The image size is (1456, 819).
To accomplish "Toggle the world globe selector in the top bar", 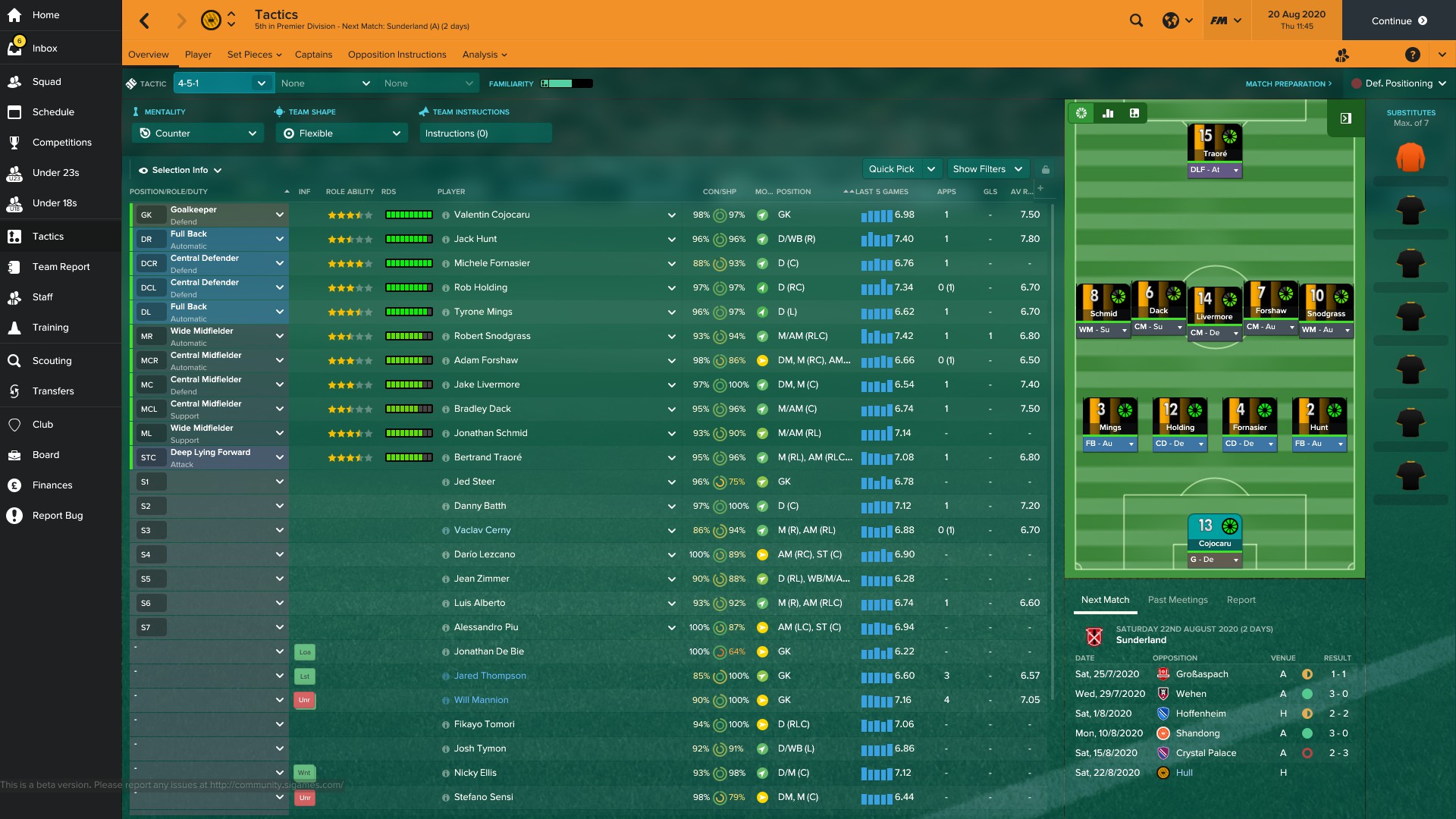I will tap(1171, 20).
